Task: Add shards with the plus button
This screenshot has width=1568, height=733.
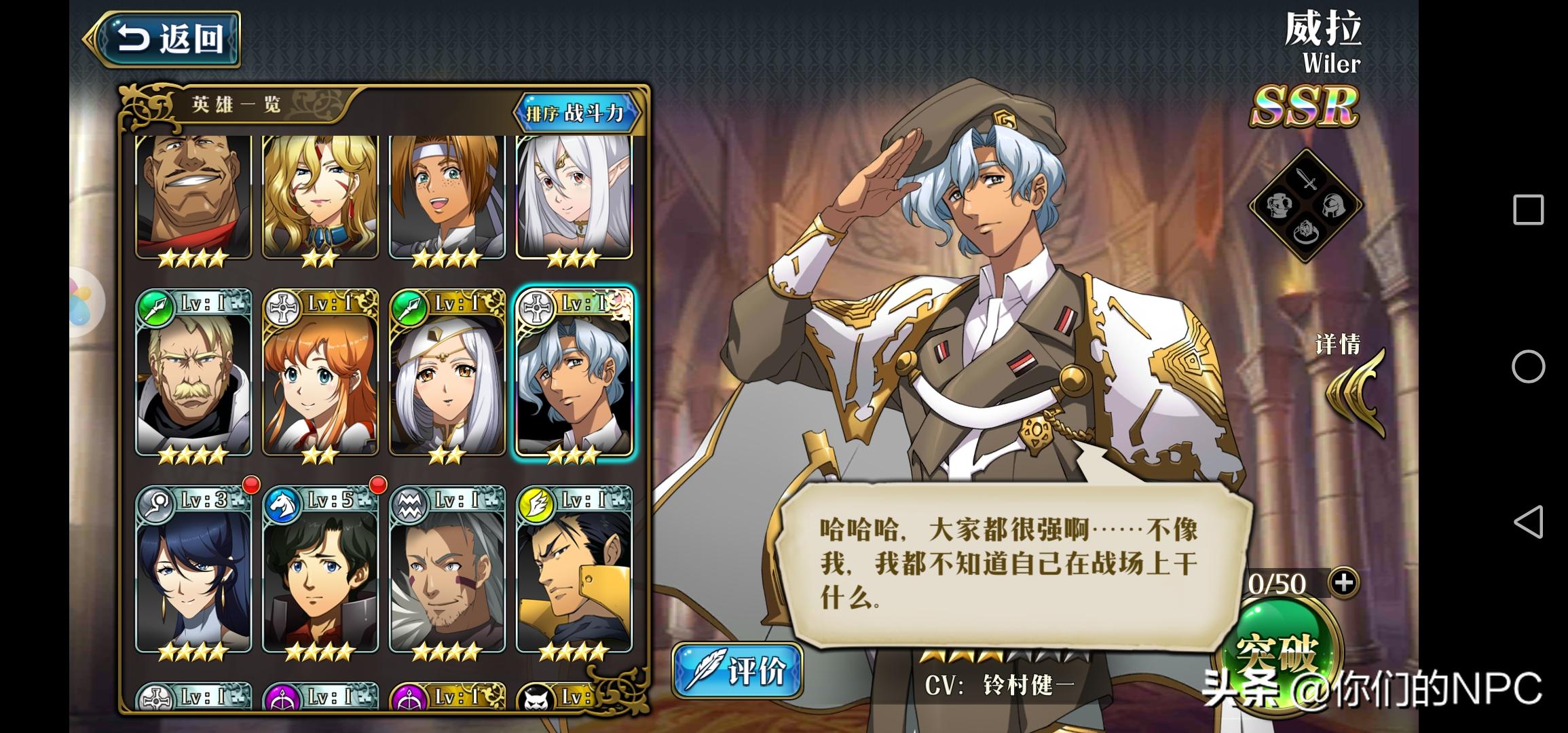Action: [1344, 582]
